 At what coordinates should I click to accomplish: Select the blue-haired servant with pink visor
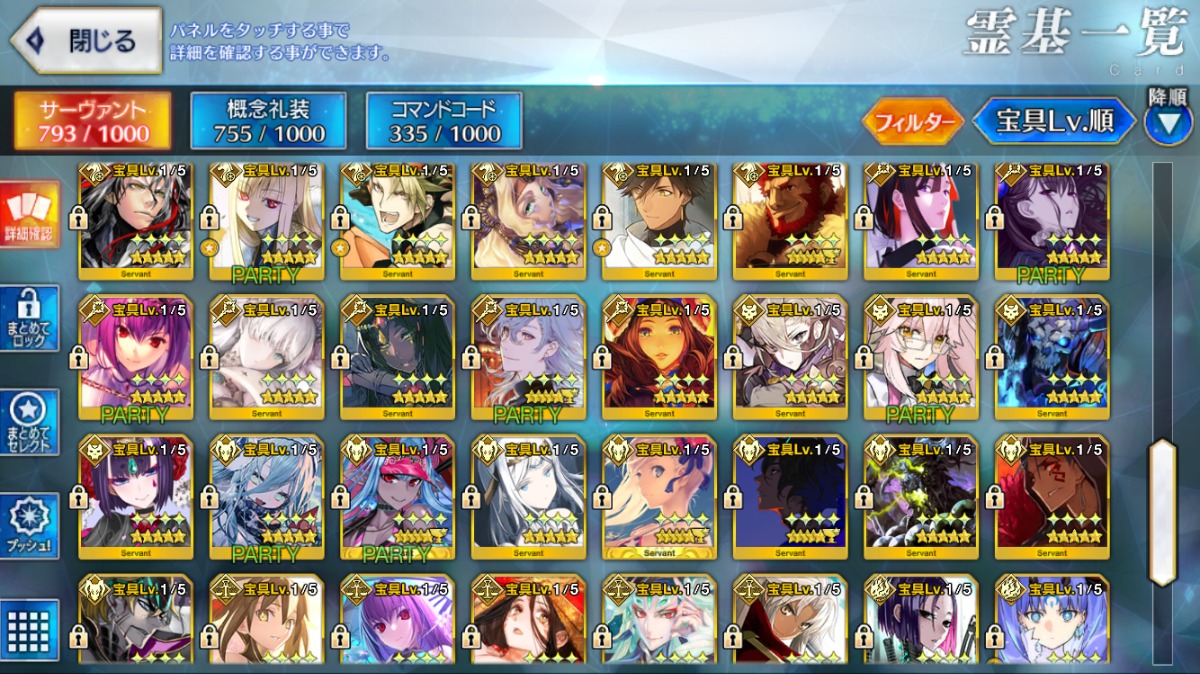pyautogui.click(x=397, y=497)
